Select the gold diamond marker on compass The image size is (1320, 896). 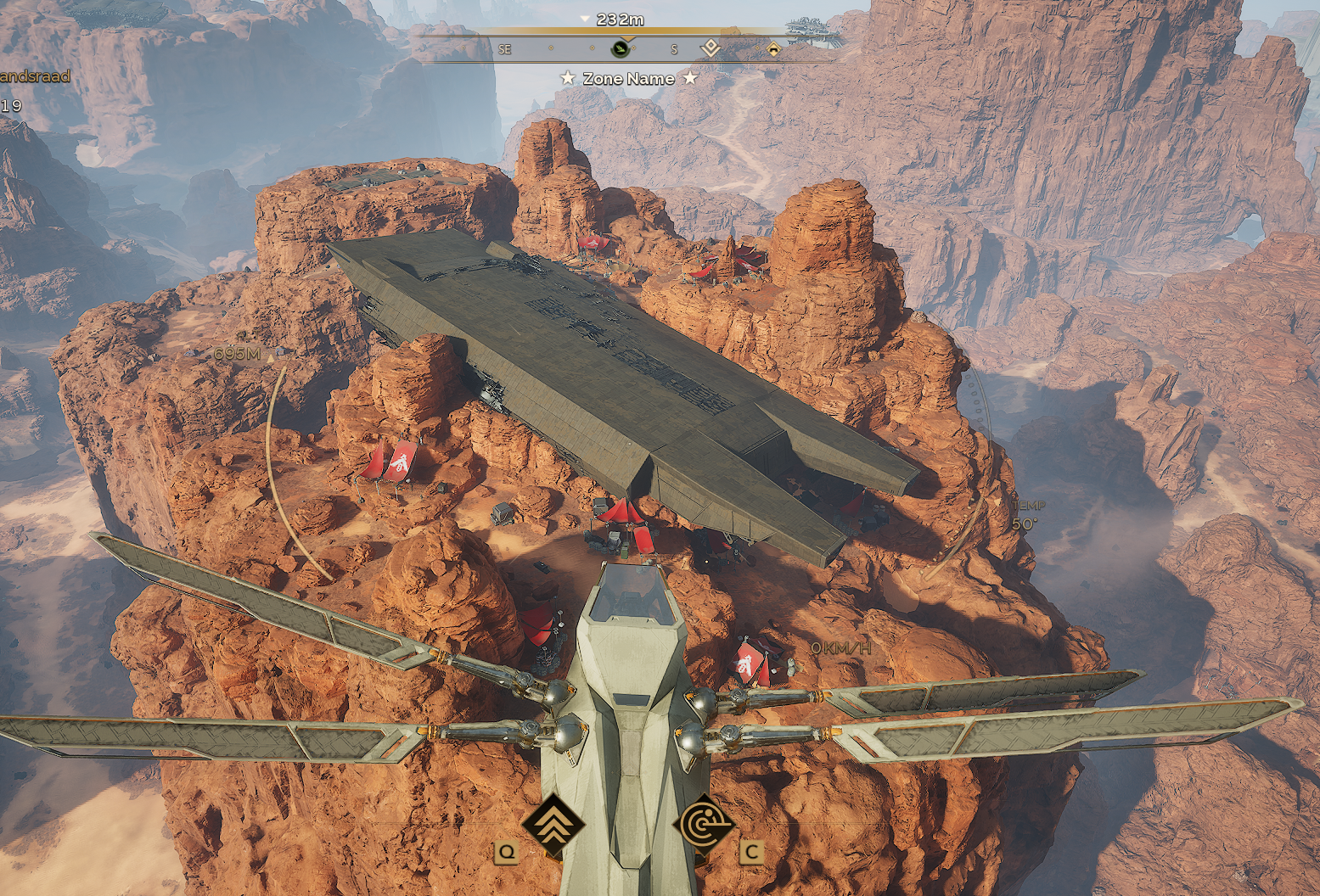click(x=773, y=49)
